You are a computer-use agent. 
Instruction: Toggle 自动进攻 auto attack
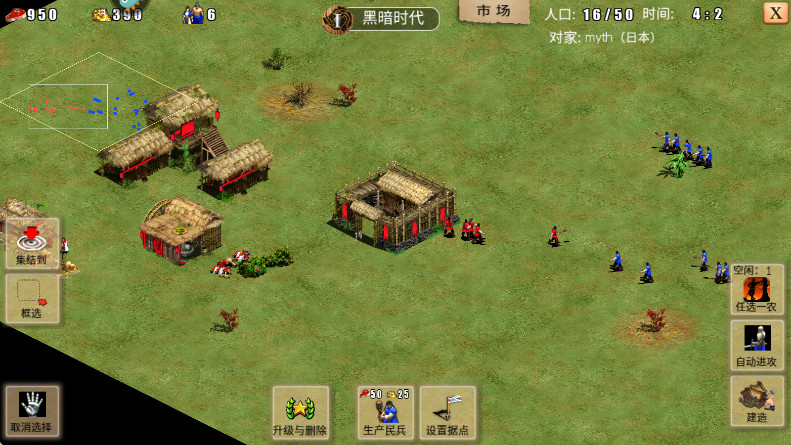[x=757, y=345]
